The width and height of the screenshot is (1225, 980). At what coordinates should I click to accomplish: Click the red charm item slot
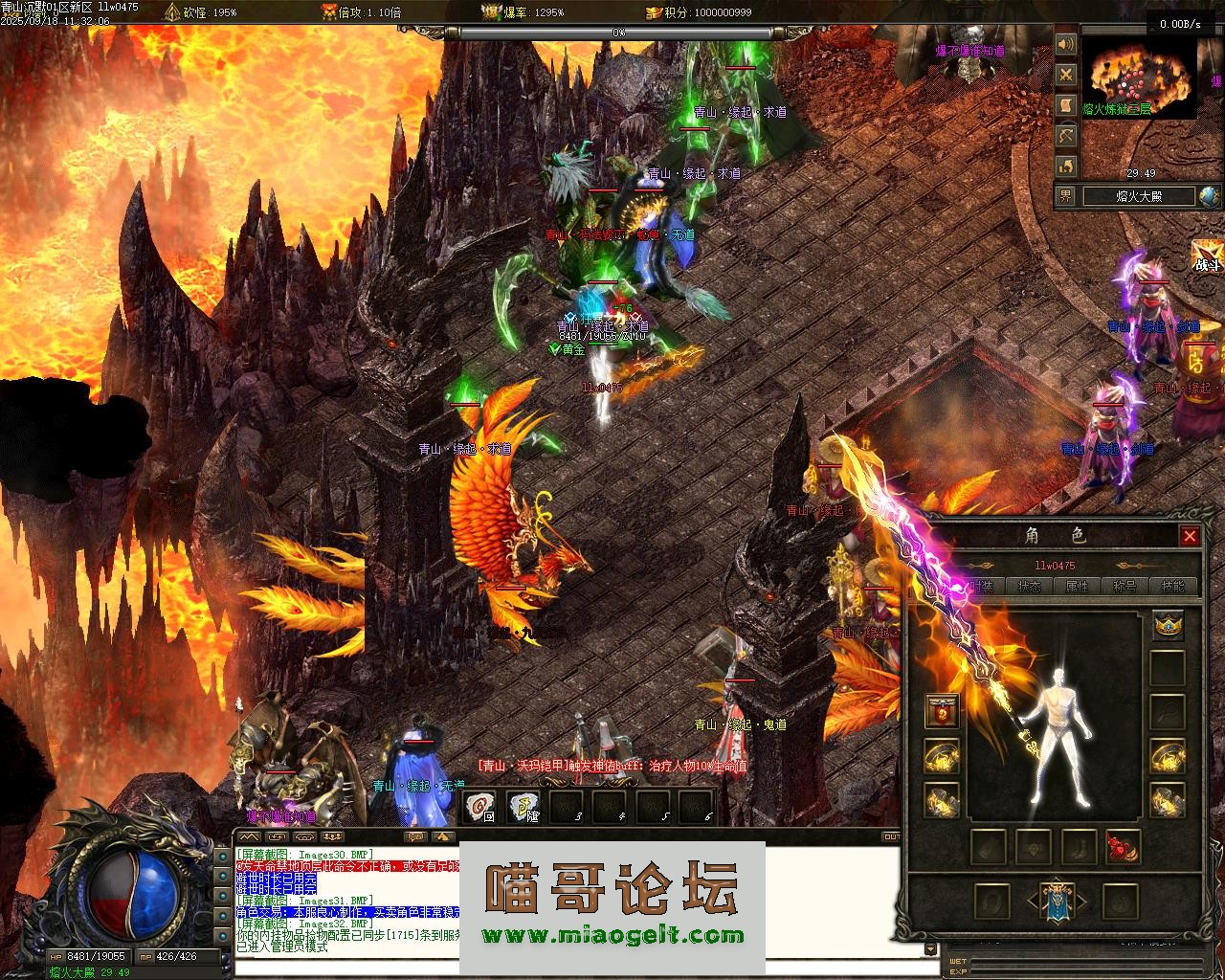(1123, 847)
